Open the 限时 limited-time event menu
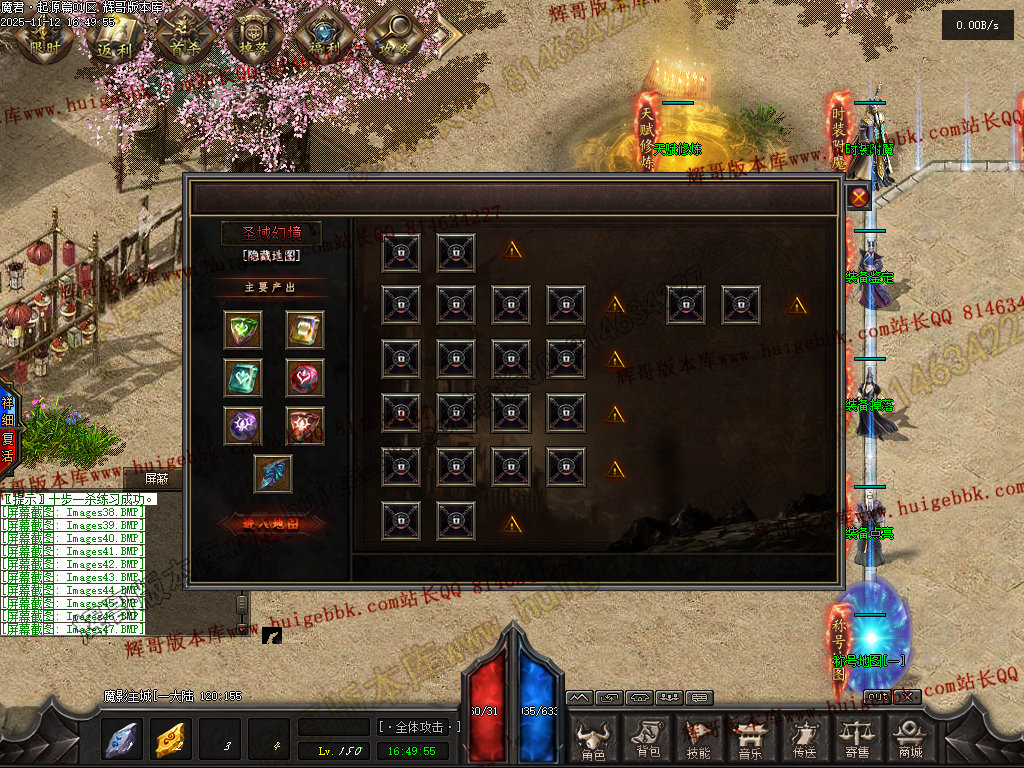 (44, 35)
